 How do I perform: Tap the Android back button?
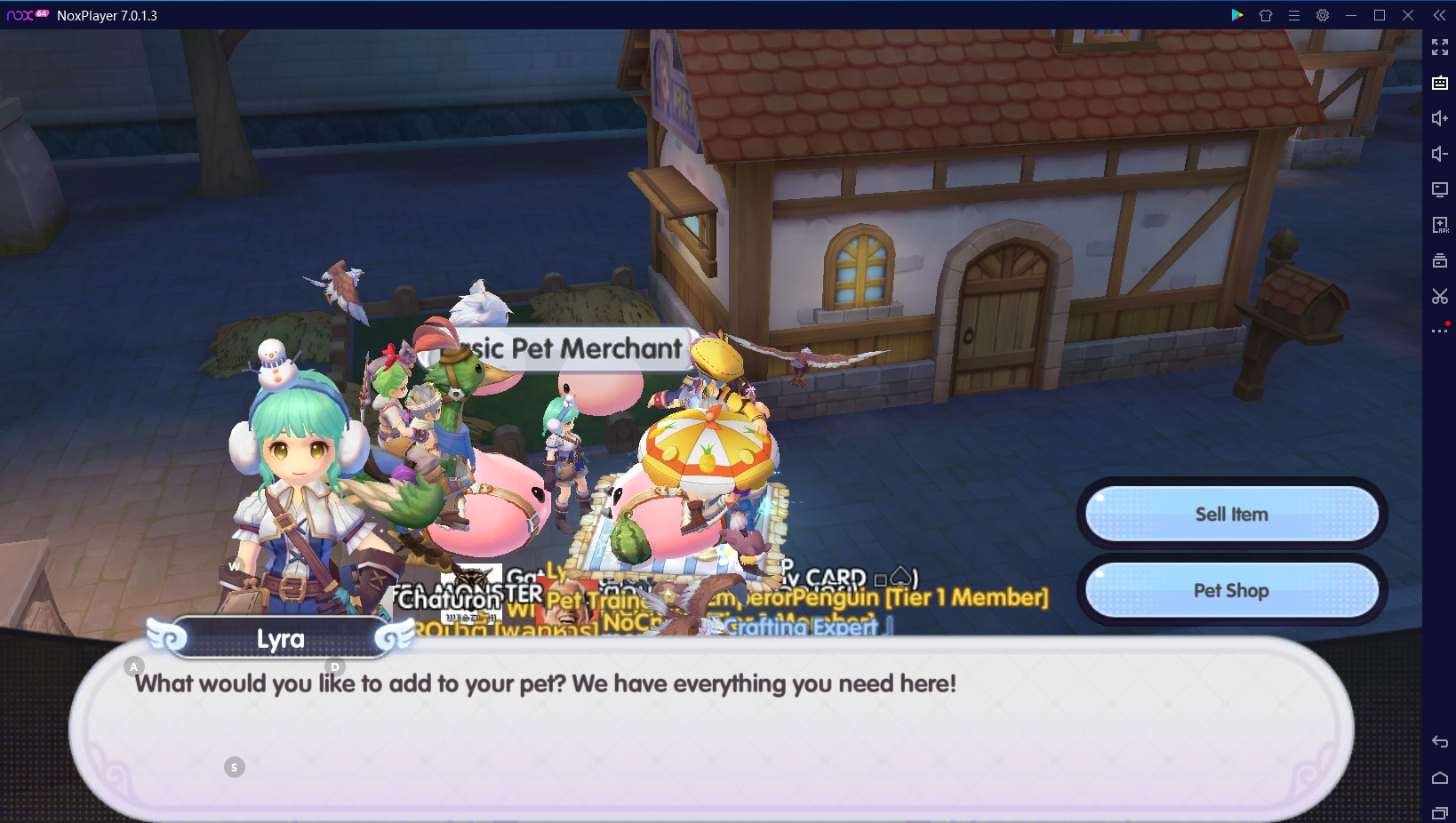coord(1440,742)
